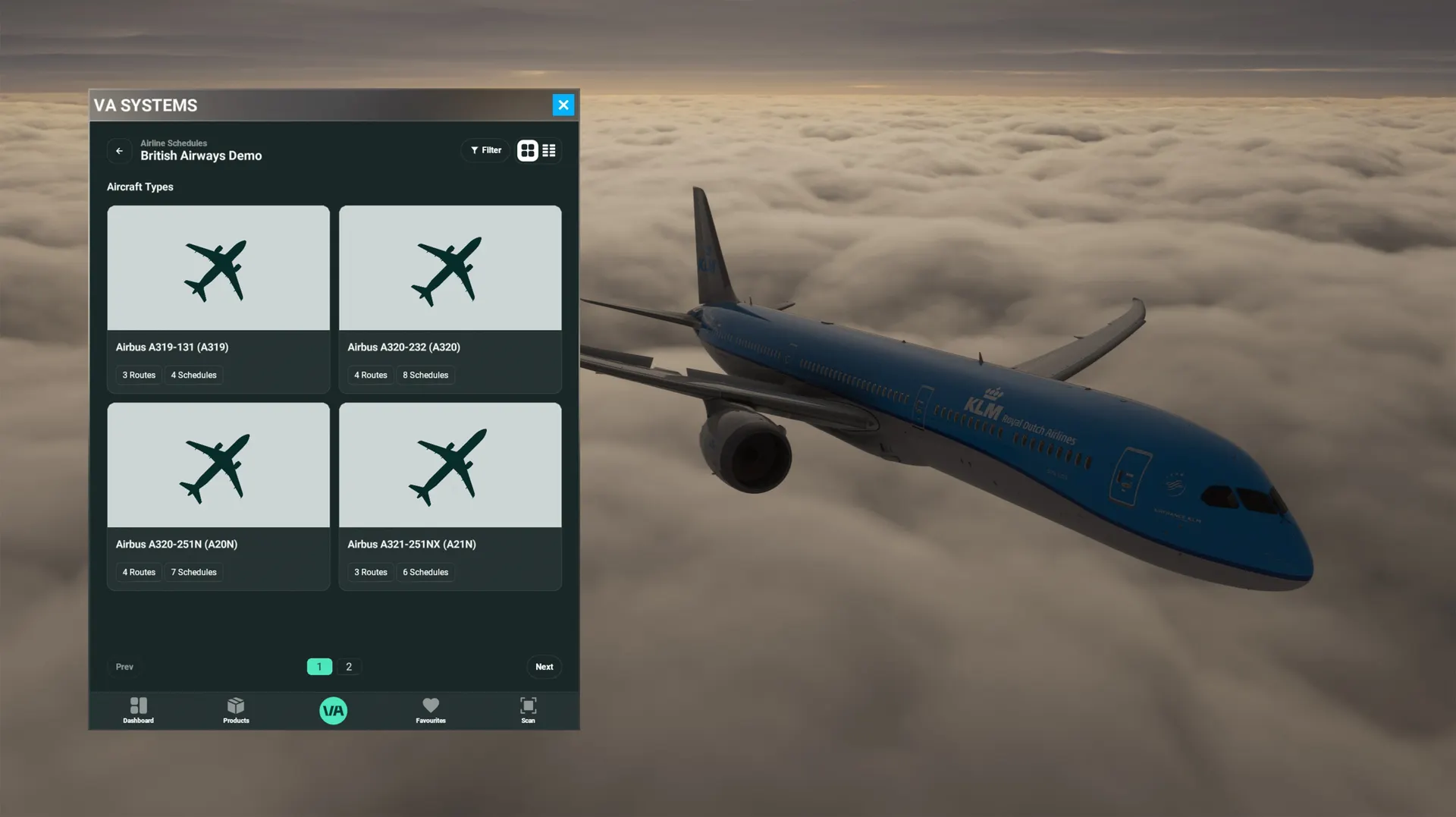1456x817 pixels.
Task: Open the Filter options
Action: [485, 150]
